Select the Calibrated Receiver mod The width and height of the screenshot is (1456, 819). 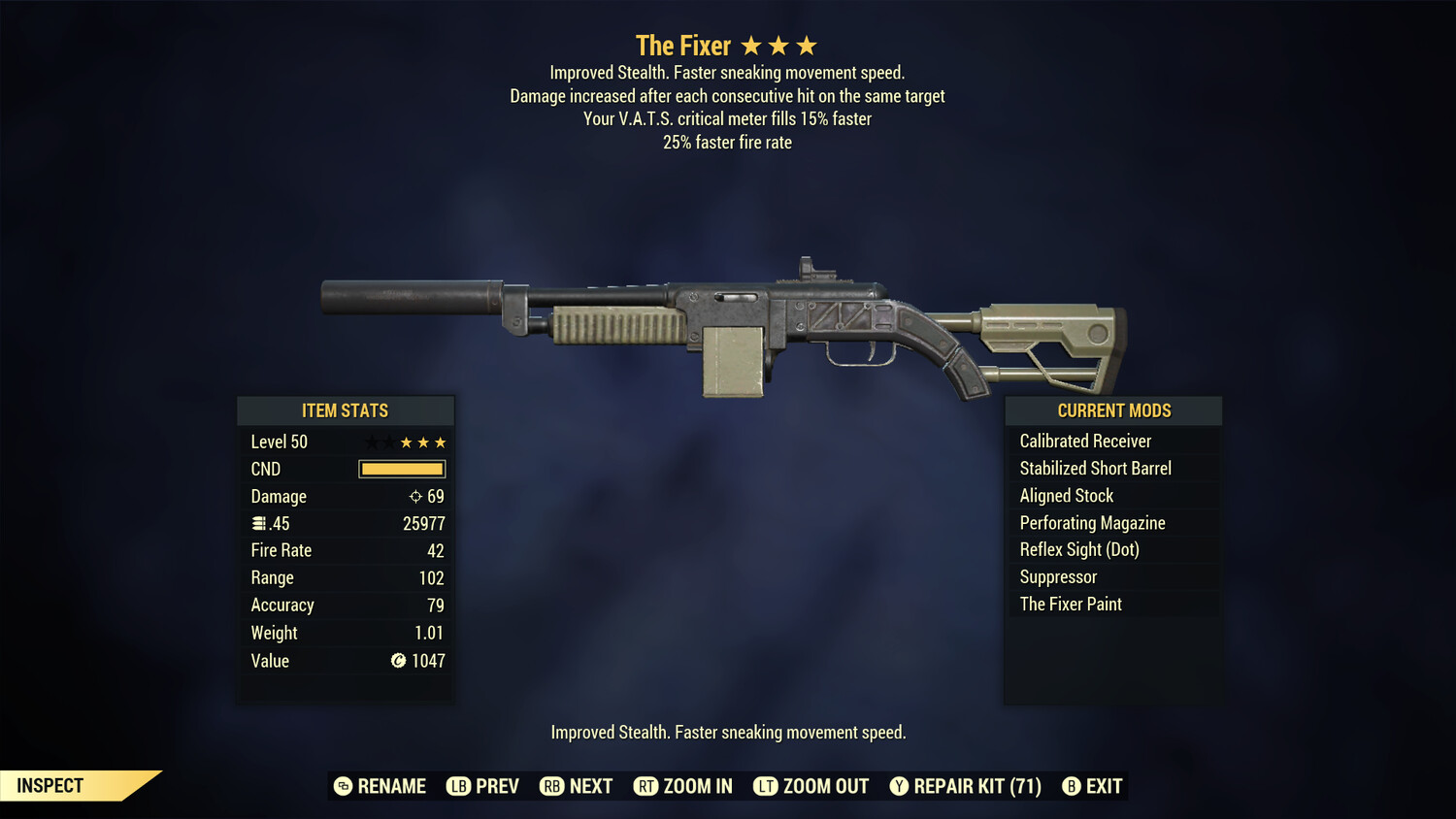click(1085, 441)
